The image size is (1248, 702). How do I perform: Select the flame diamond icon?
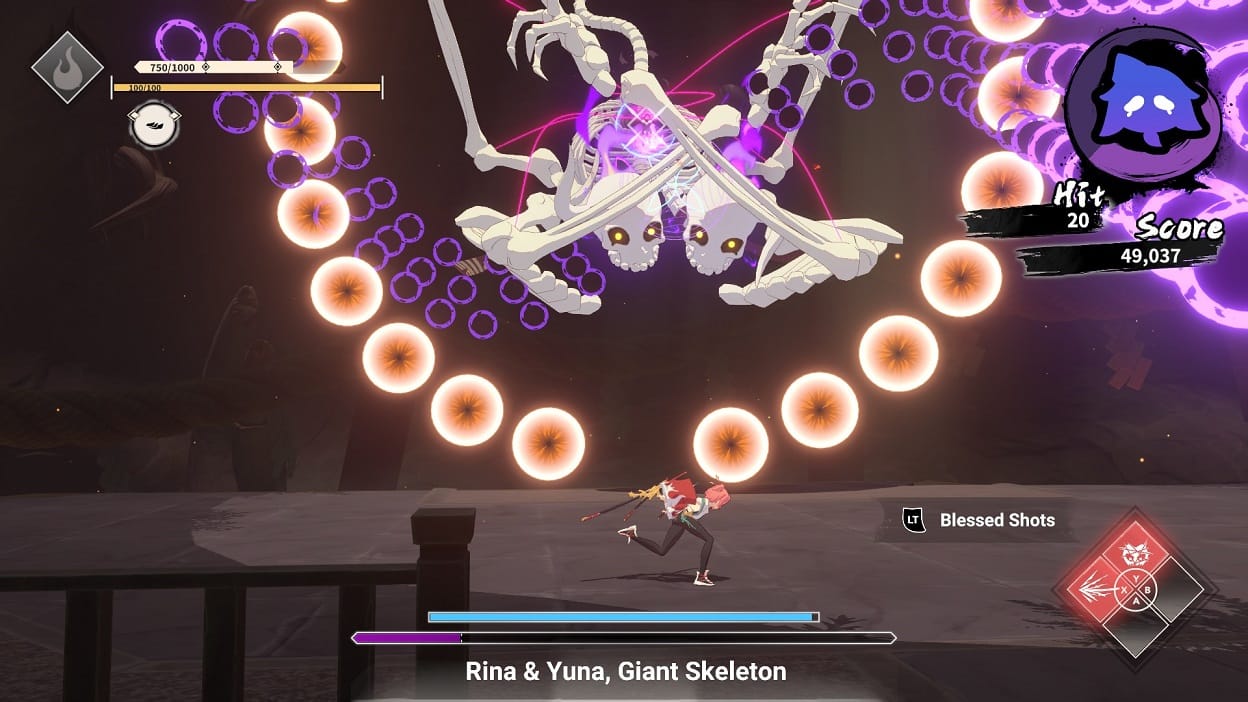pyautogui.click(x=67, y=67)
